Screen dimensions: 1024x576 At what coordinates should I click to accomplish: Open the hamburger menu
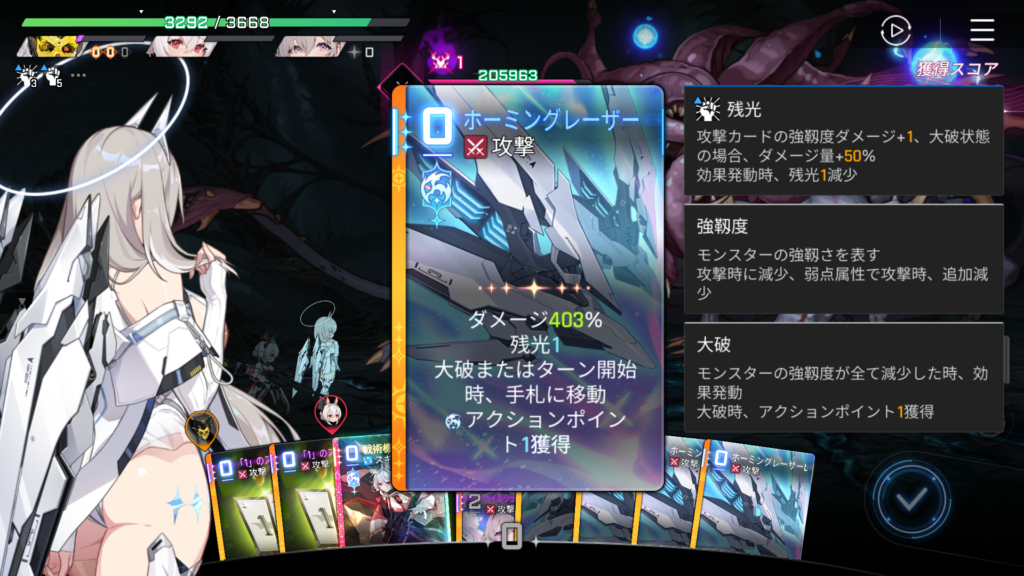(x=982, y=31)
